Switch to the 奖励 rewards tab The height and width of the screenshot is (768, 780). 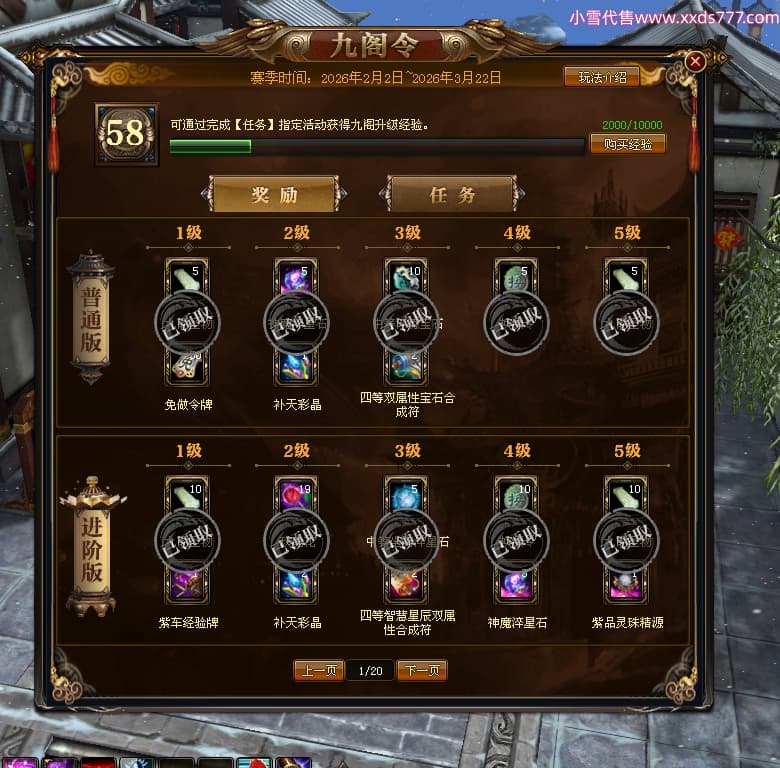pos(274,195)
